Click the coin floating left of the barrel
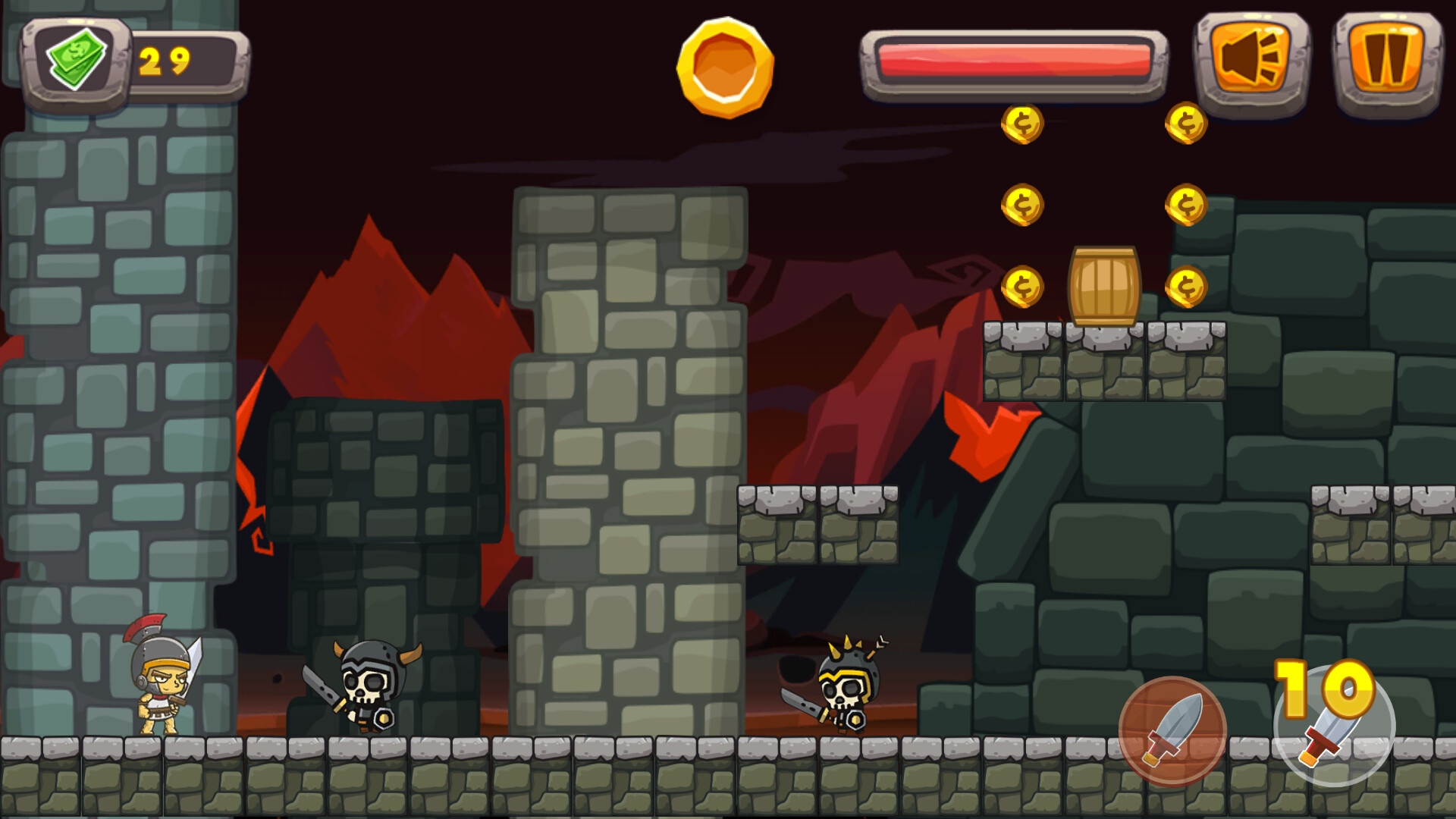The height and width of the screenshot is (819, 1456). click(x=1022, y=286)
